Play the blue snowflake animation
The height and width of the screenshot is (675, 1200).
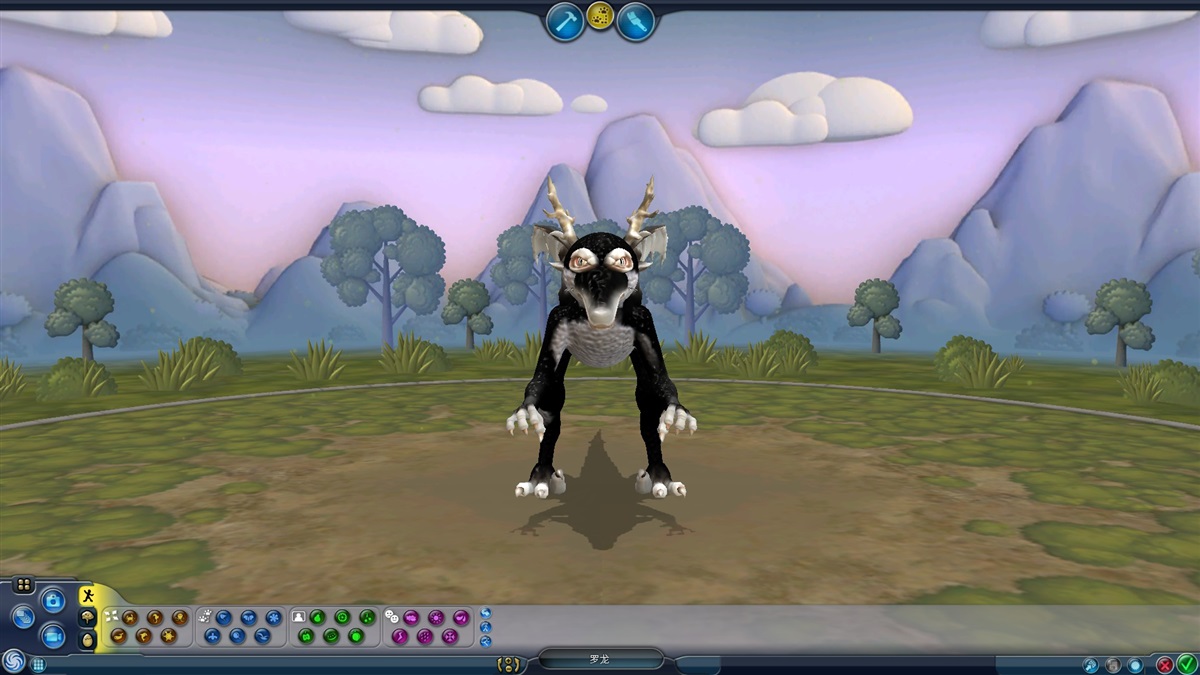(273, 617)
